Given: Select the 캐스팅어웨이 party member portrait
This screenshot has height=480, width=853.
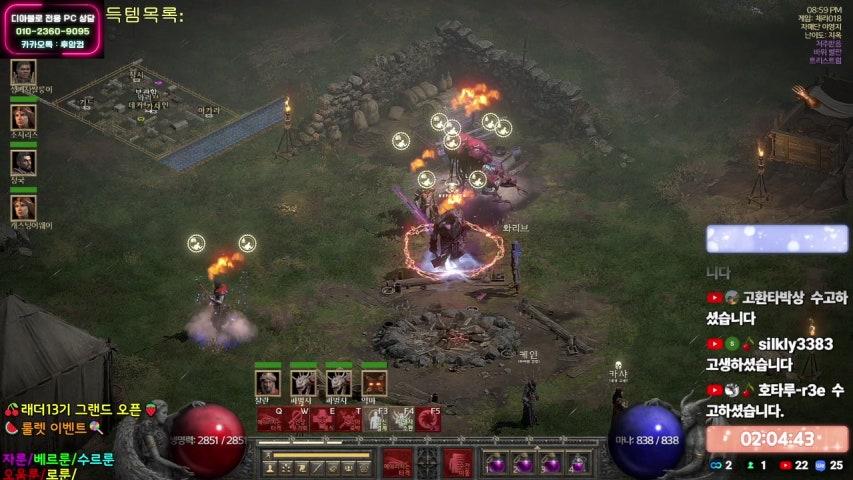Looking at the screenshot, I should [23, 208].
